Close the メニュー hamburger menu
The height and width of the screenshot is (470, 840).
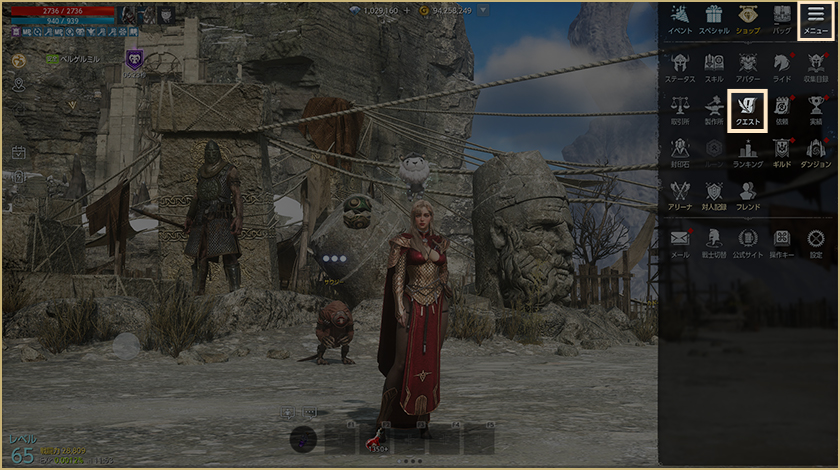816,19
